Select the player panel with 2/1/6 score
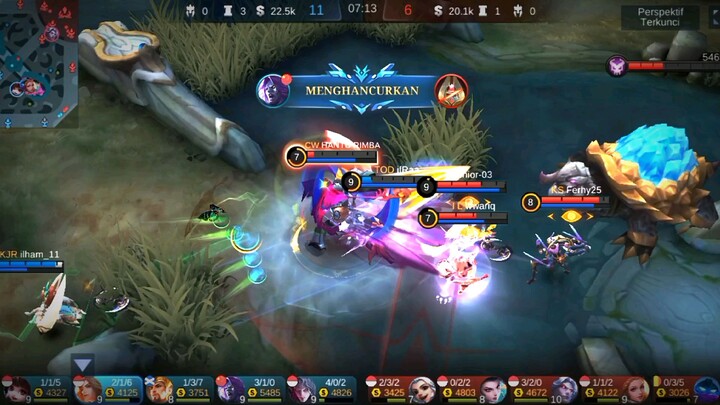Viewport: 720px width, 405px height. 107,389
